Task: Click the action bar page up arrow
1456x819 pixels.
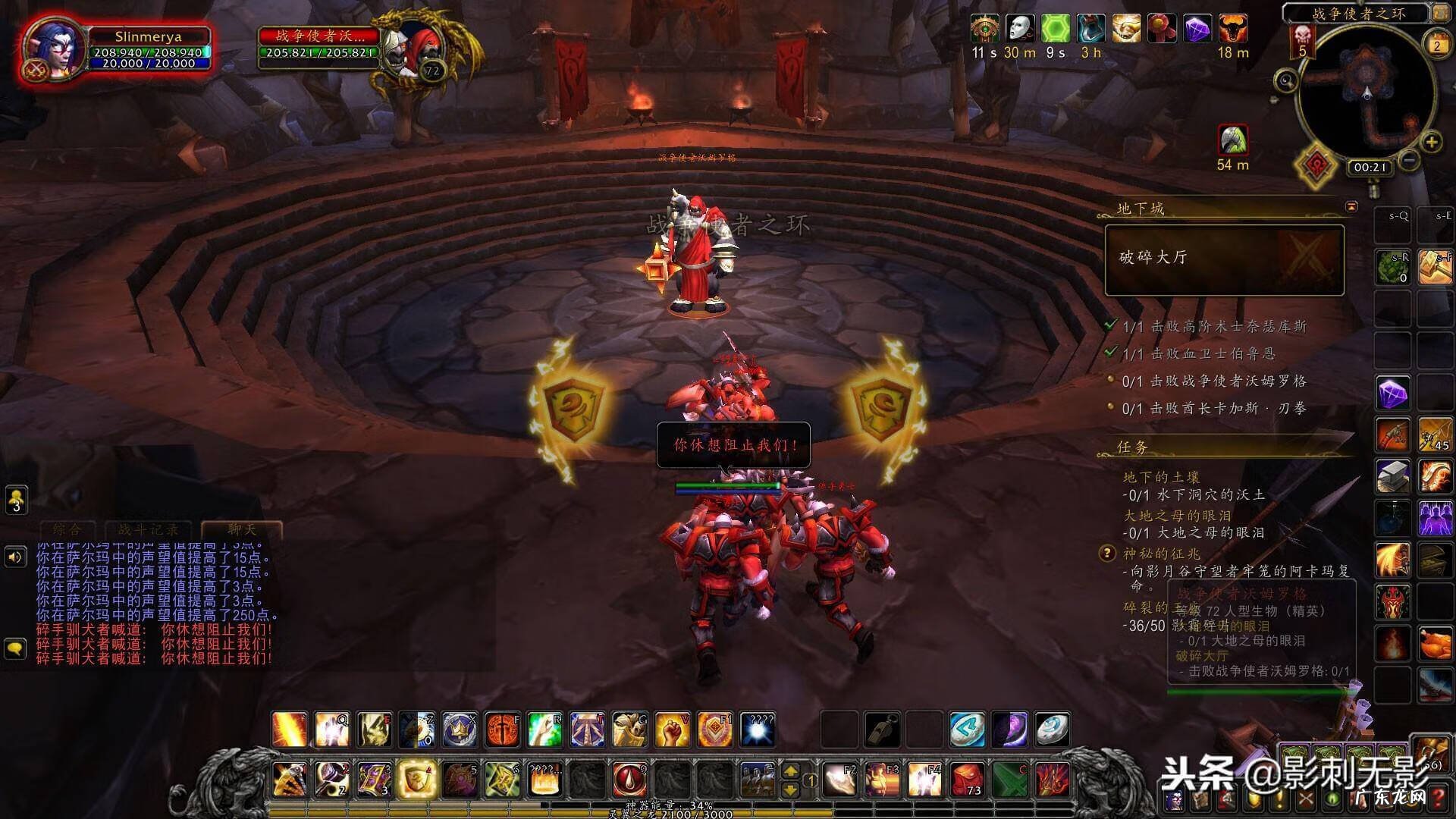Action: point(790,770)
